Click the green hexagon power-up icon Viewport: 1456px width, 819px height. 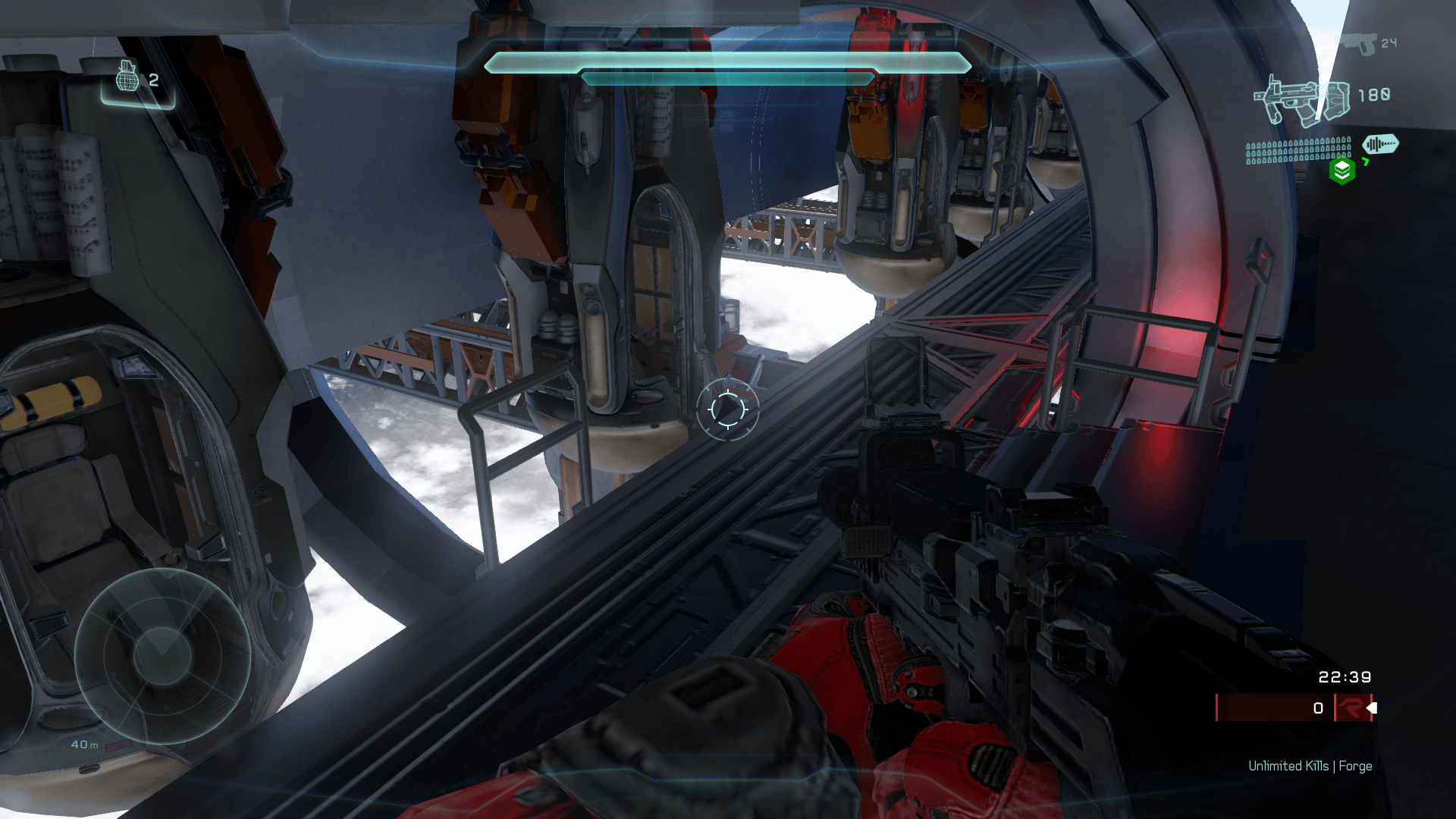[x=1342, y=171]
